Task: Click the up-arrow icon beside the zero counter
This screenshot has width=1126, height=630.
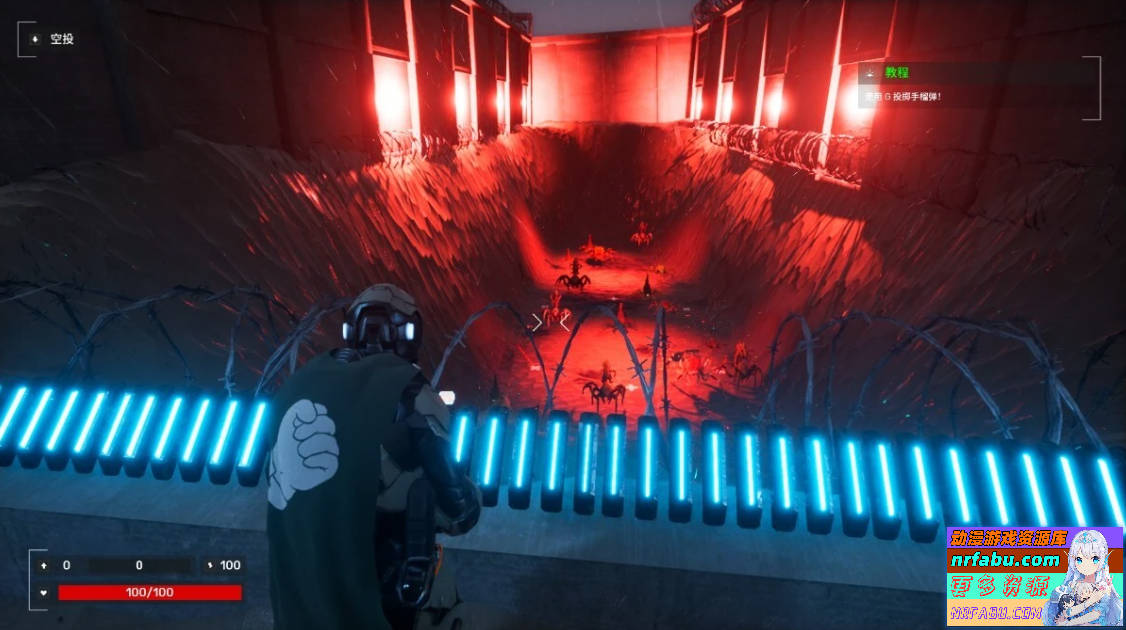Action: coord(44,565)
